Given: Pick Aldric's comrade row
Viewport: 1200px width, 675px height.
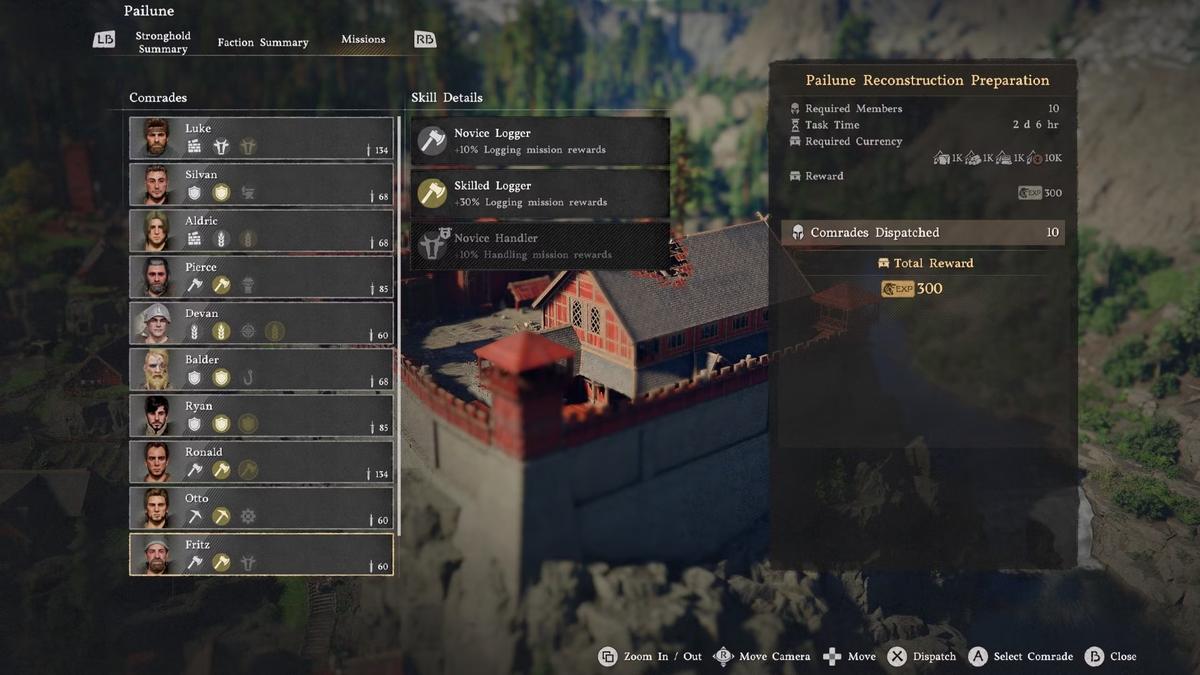Looking at the screenshot, I should [261, 230].
